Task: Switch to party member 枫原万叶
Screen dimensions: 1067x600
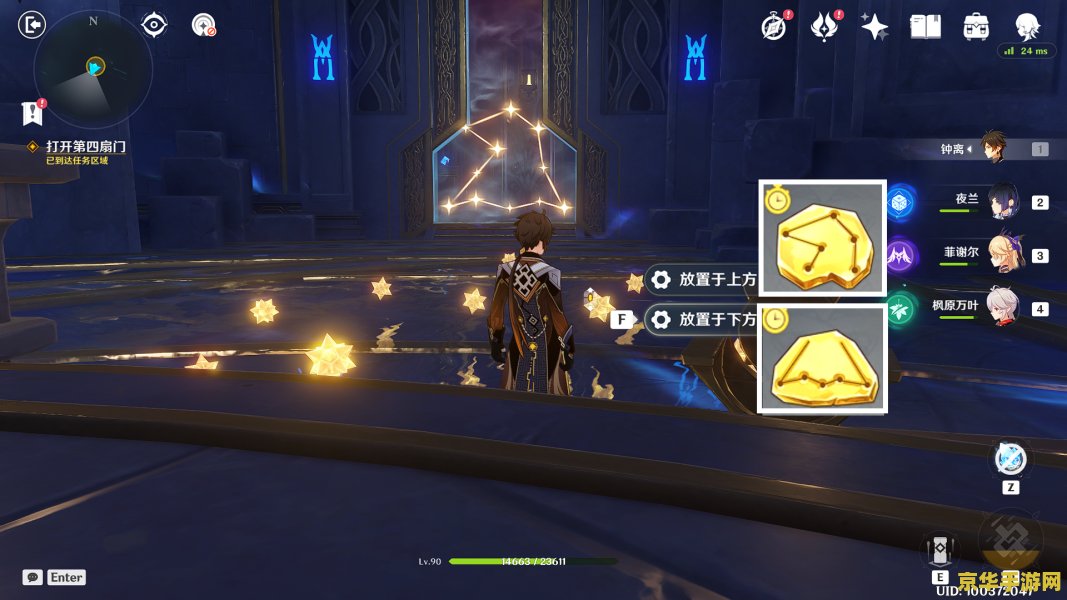Action: point(1002,307)
